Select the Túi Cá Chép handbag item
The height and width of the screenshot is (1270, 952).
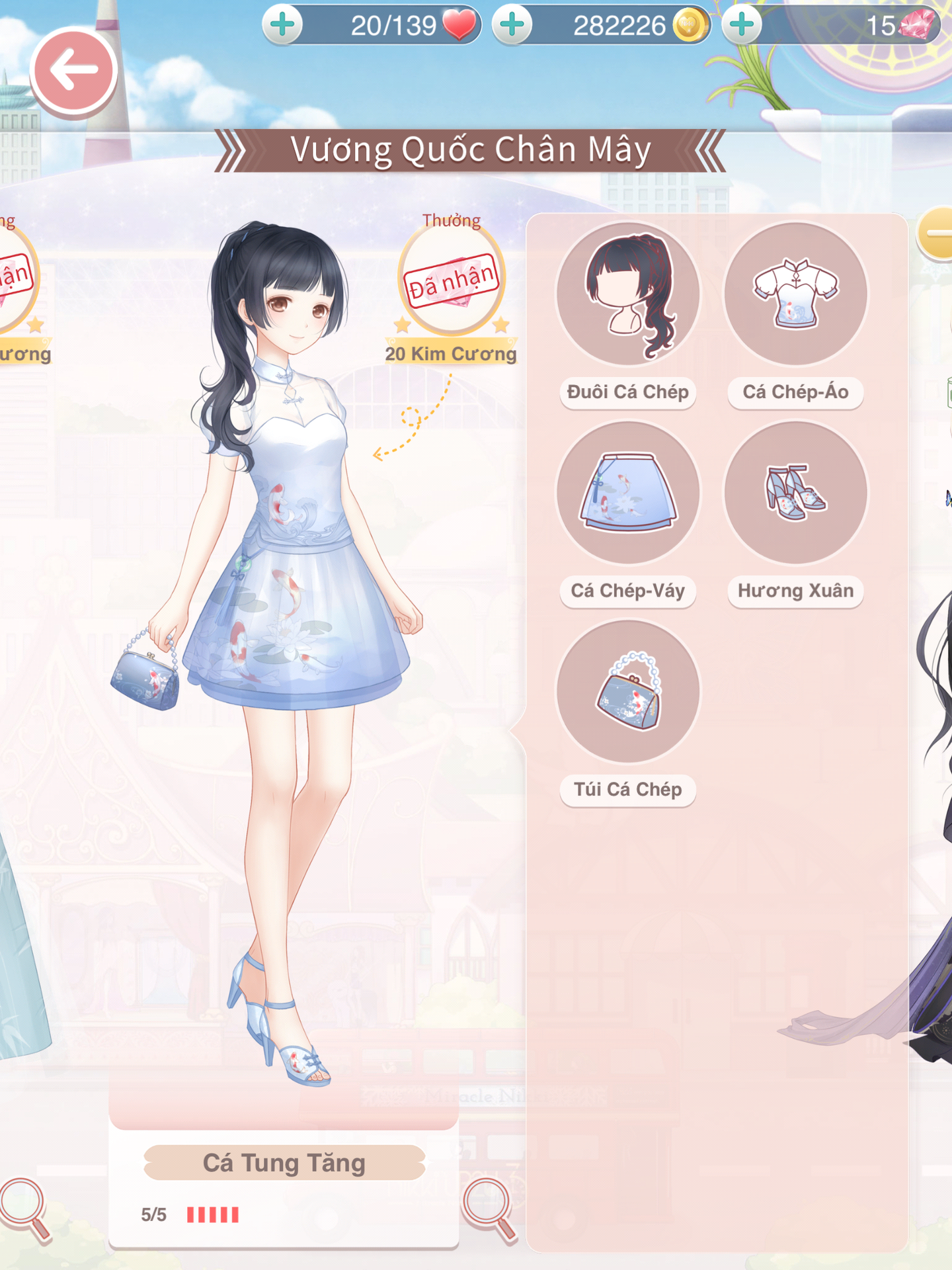tap(627, 692)
